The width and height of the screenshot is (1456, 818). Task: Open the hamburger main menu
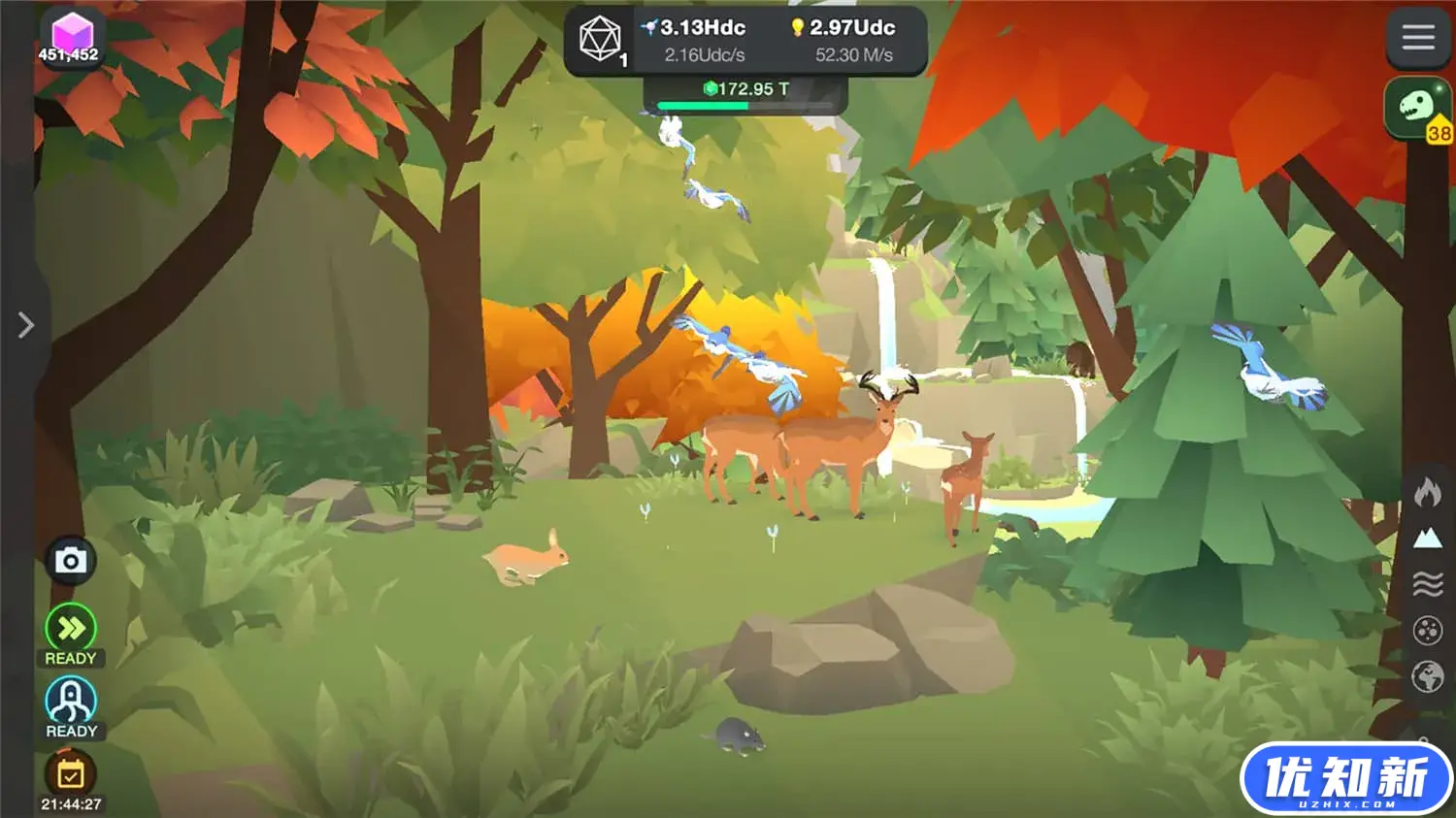(1417, 38)
